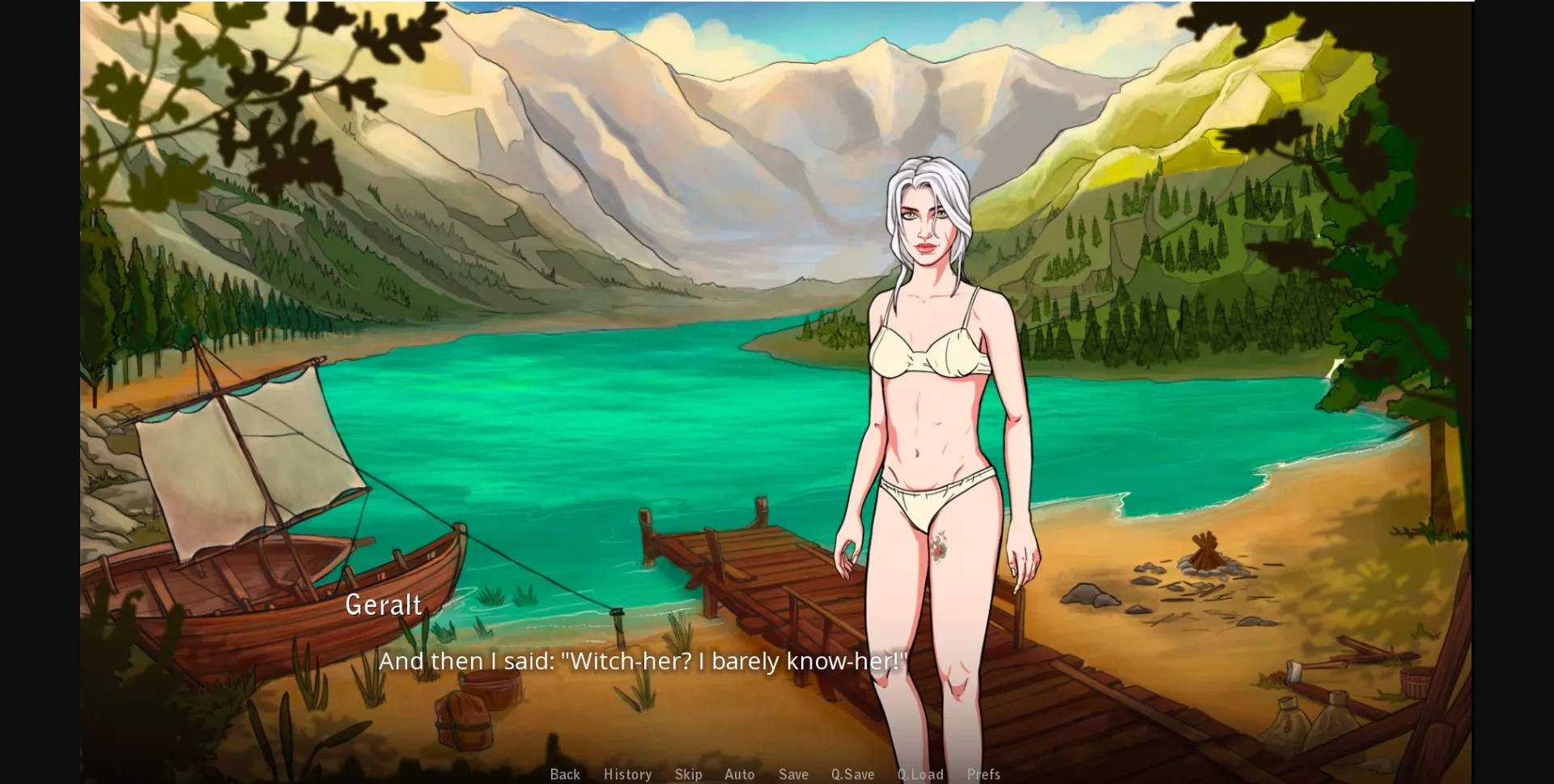1554x784 pixels.
Task: Toggle Auto-forward dialogue mode
Action: pos(740,774)
